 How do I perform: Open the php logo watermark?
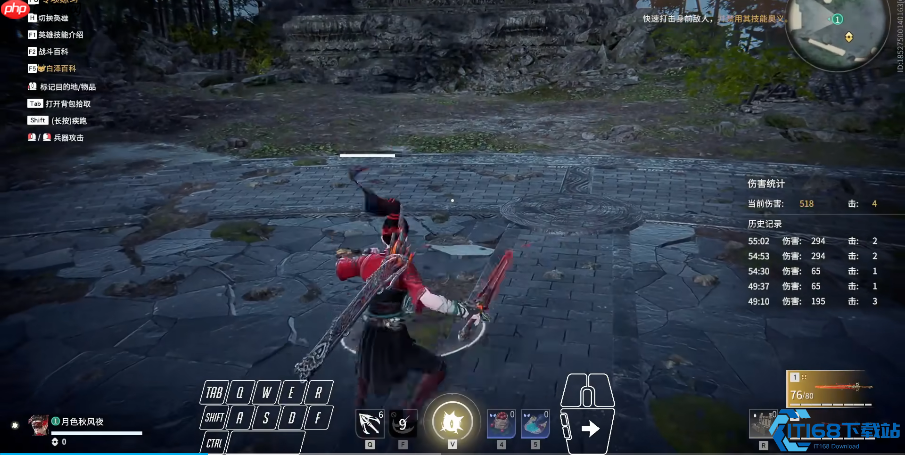pos(13,10)
